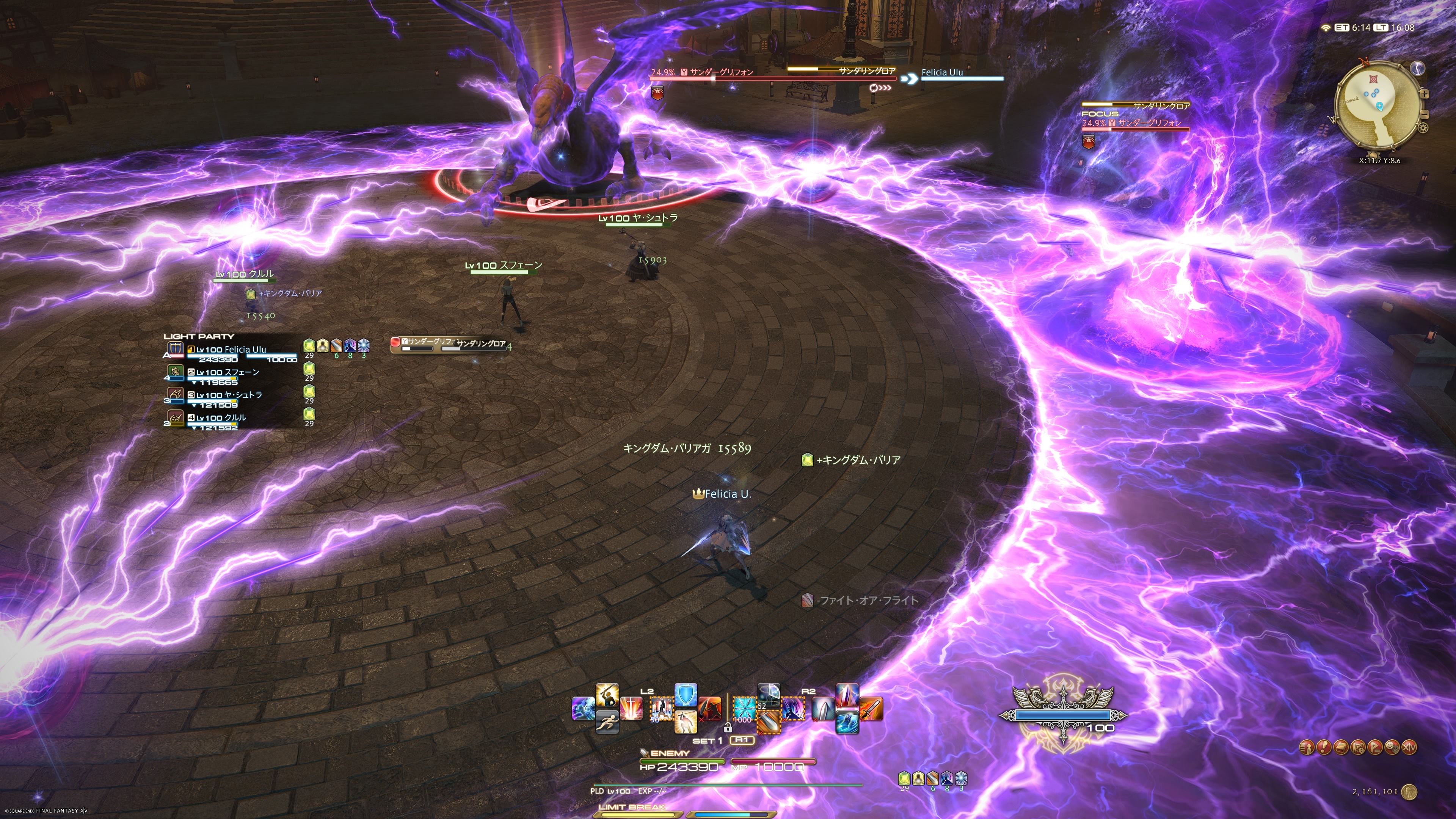Click the lightning weather icon by the minimap
This screenshot has height=819, width=1456.
[1418, 68]
